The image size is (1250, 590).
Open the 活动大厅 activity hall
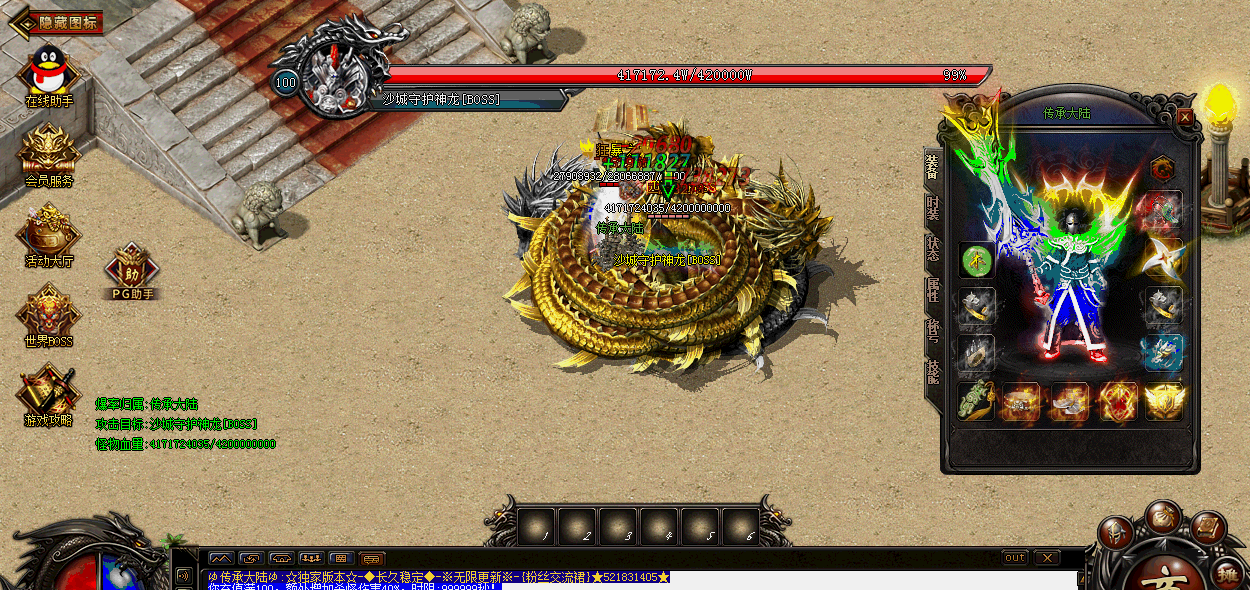(x=48, y=232)
